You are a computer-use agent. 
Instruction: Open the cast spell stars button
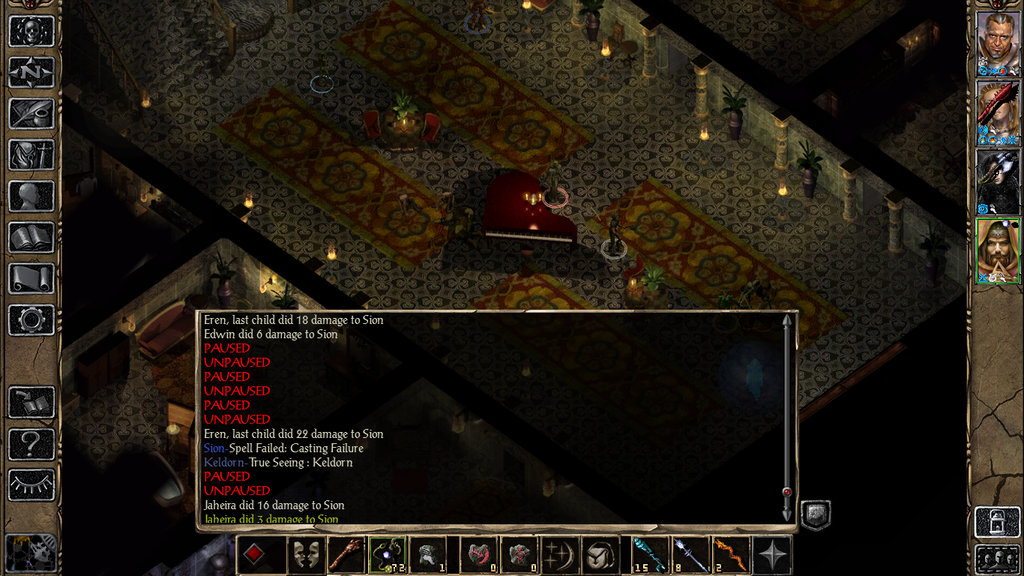coord(772,555)
